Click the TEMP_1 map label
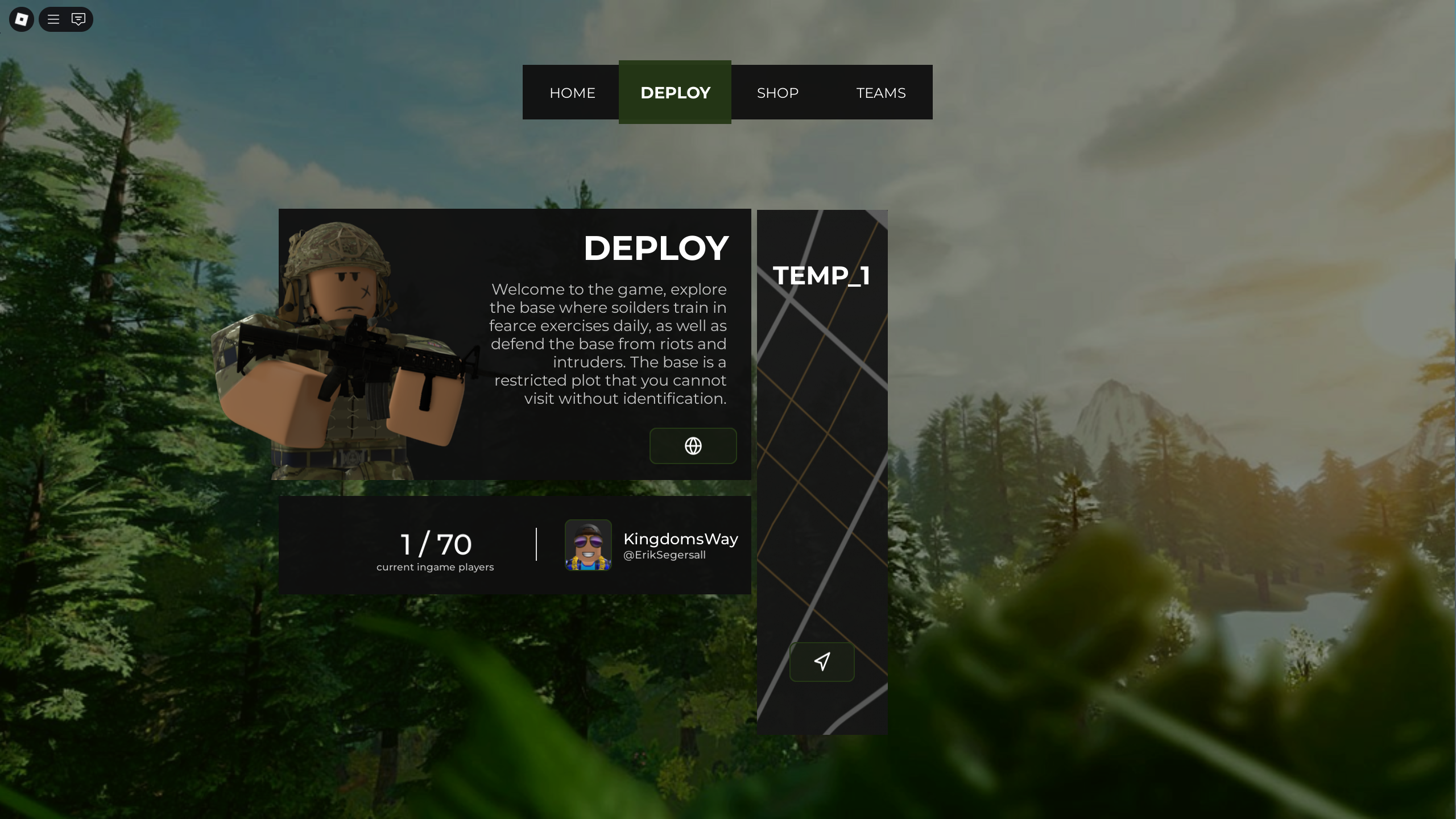Viewport: 1456px width, 819px height. pyautogui.click(x=822, y=275)
